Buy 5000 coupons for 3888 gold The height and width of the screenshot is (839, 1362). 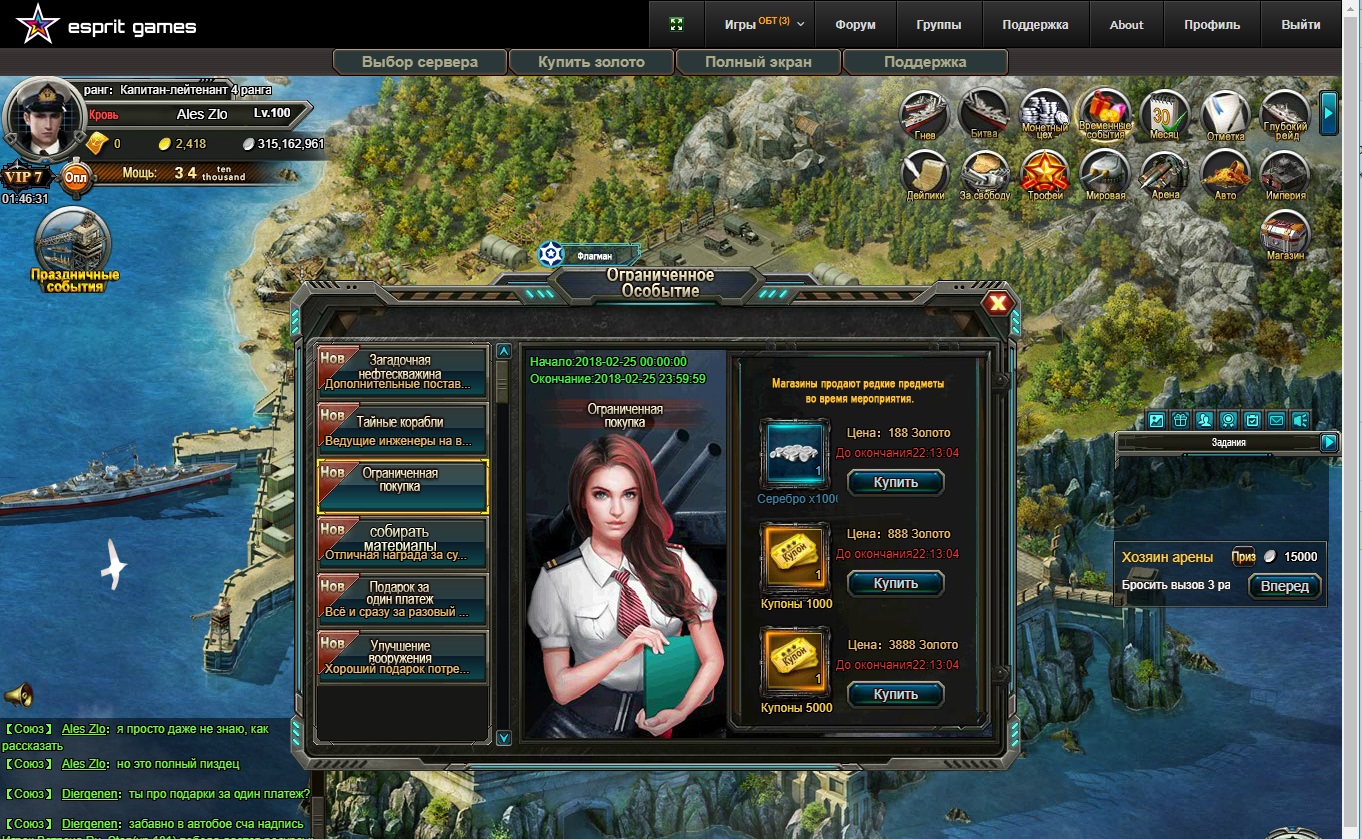point(895,694)
